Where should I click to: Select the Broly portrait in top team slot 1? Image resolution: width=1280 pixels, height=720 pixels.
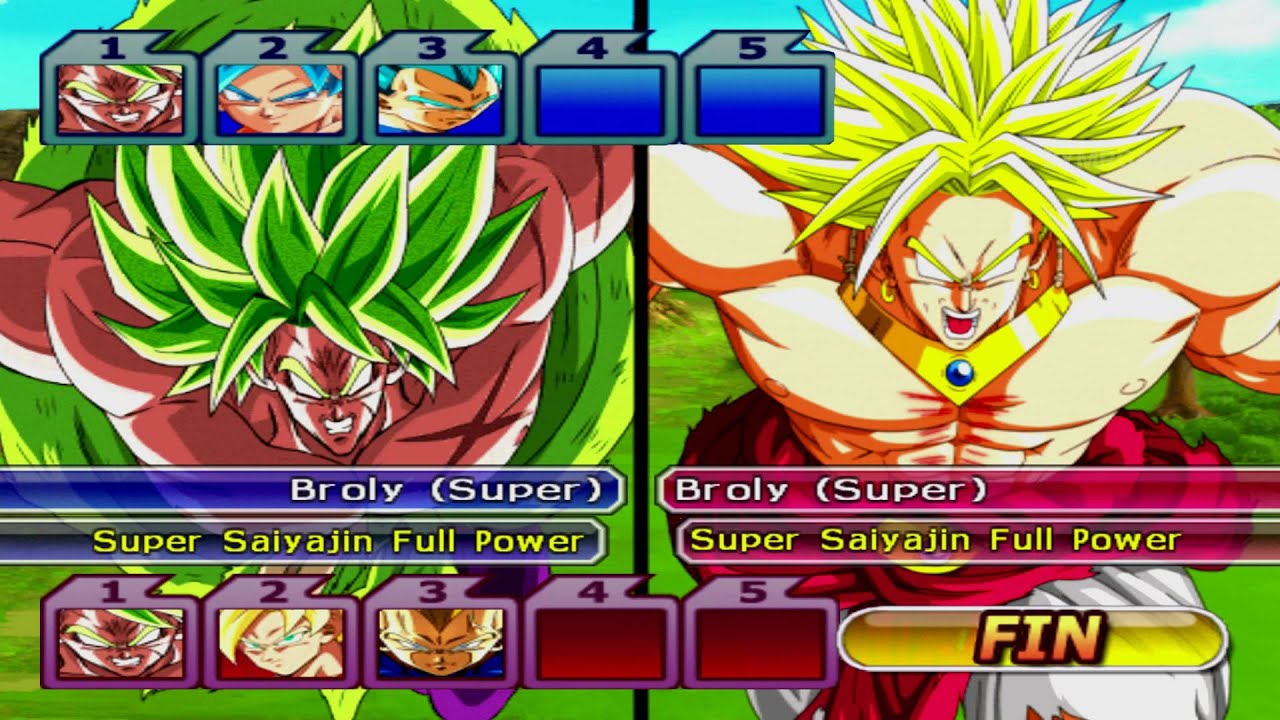[x=122, y=100]
